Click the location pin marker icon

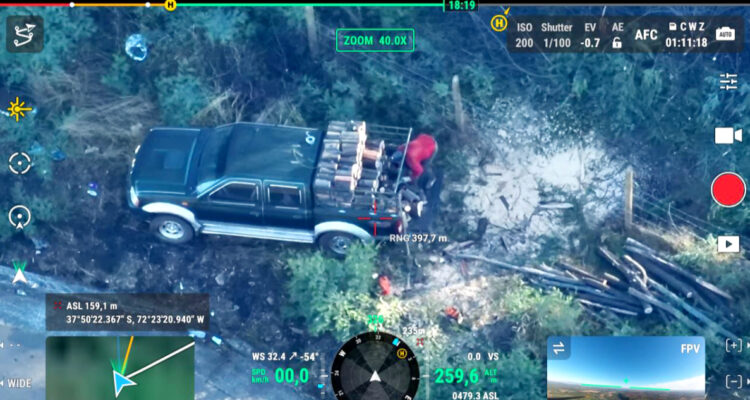tap(20, 216)
